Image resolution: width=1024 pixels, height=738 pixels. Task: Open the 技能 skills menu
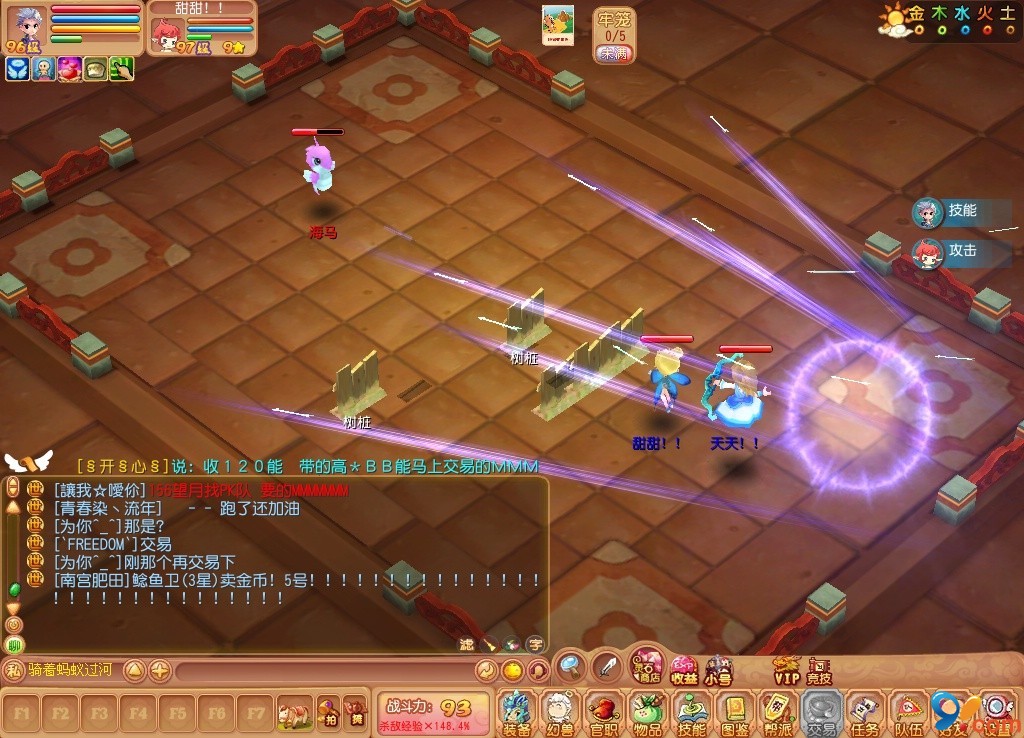tap(691, 712)
